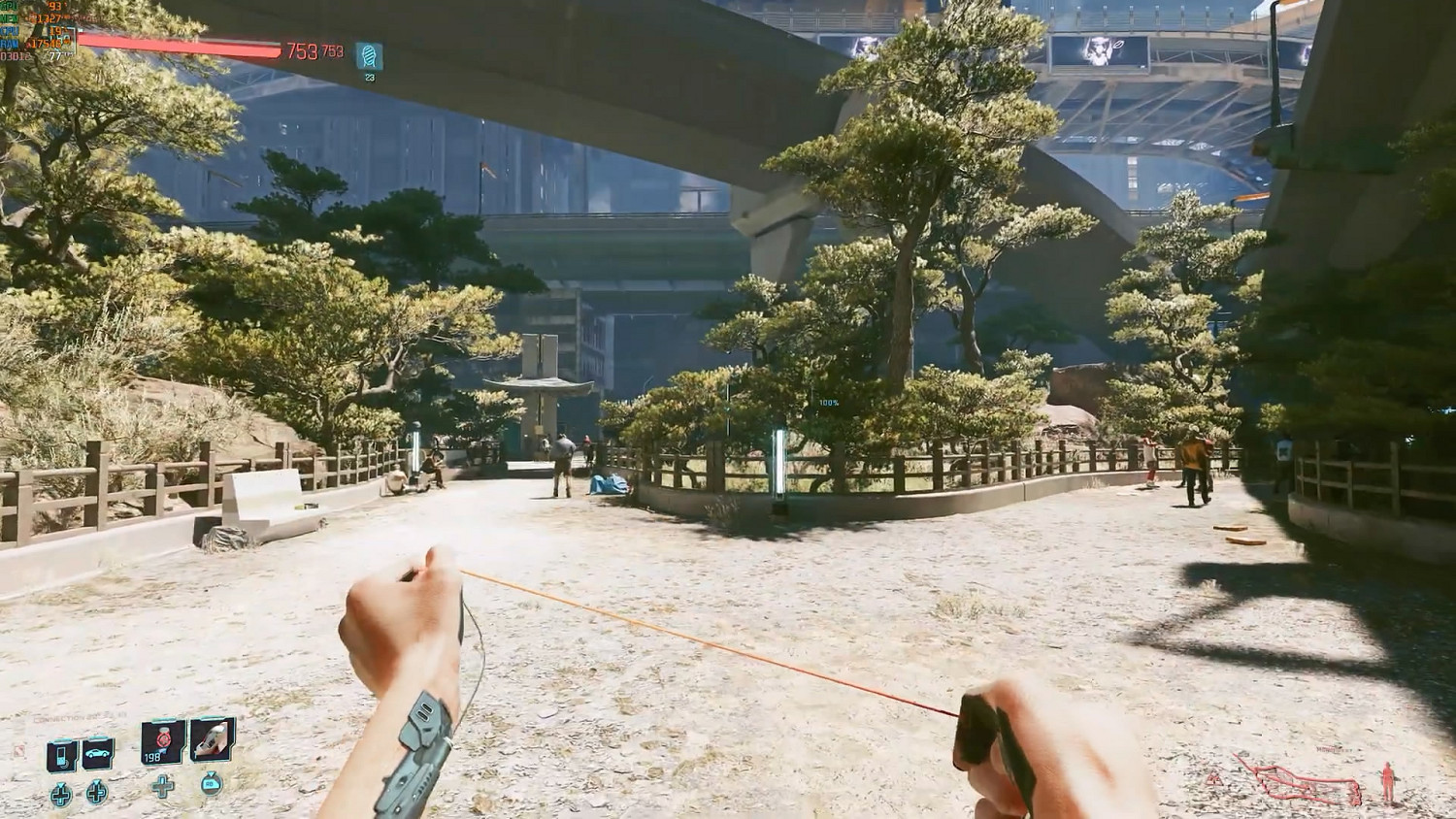Click the red player silhouette icon bottom right
Image resolution: width=1456 pixels, height=819 pixels.
tap(1388, 780)
